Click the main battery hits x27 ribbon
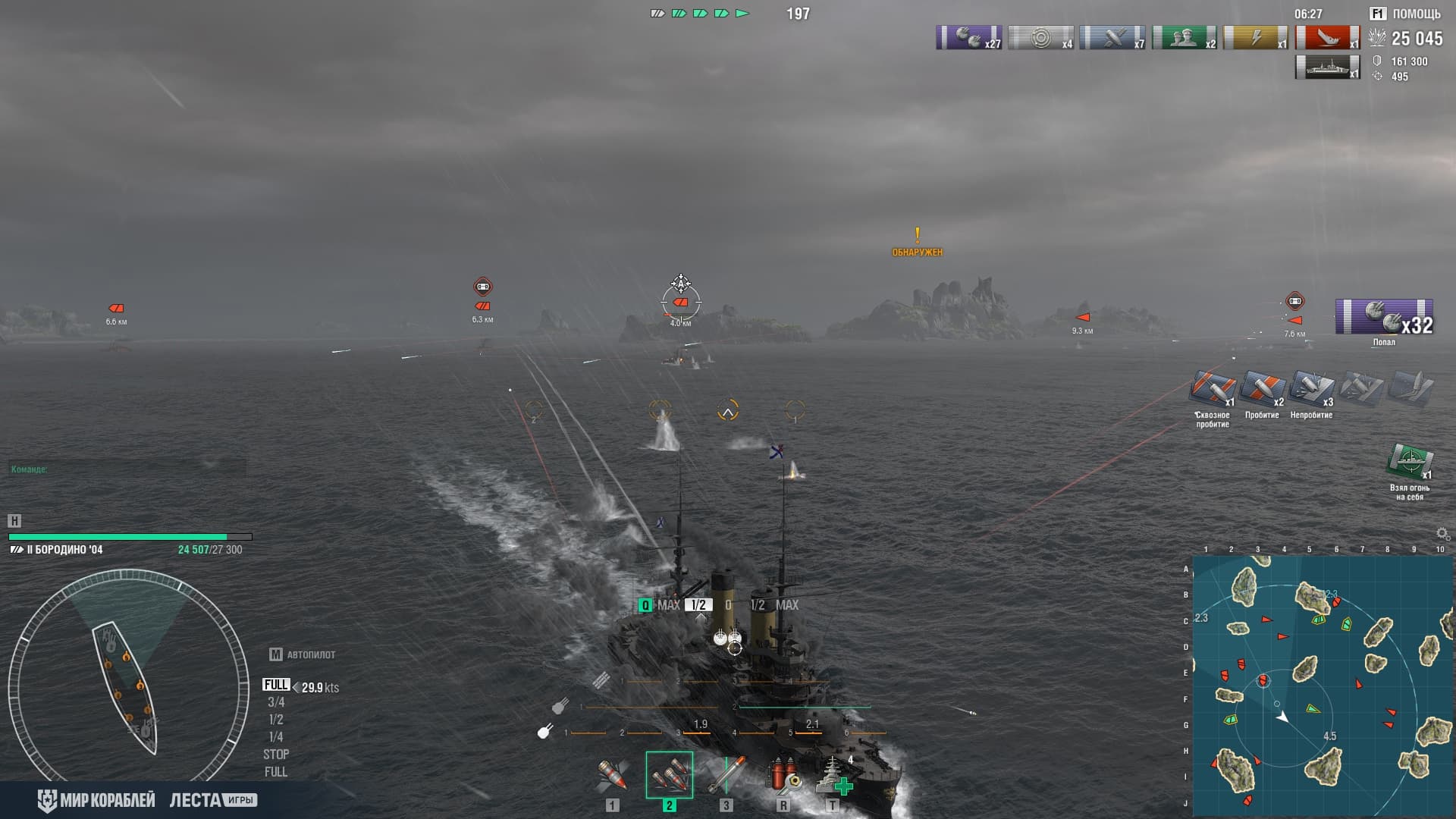1456x819 pixels. pyautogui.click(x=969, y=37)
